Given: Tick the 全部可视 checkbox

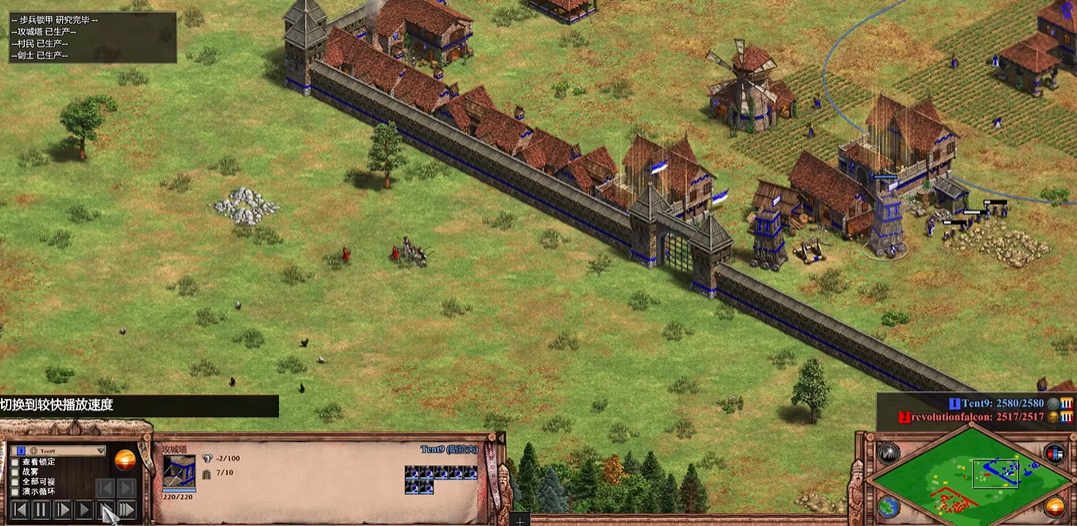Looking at the screenshot, I should point(15,482).
